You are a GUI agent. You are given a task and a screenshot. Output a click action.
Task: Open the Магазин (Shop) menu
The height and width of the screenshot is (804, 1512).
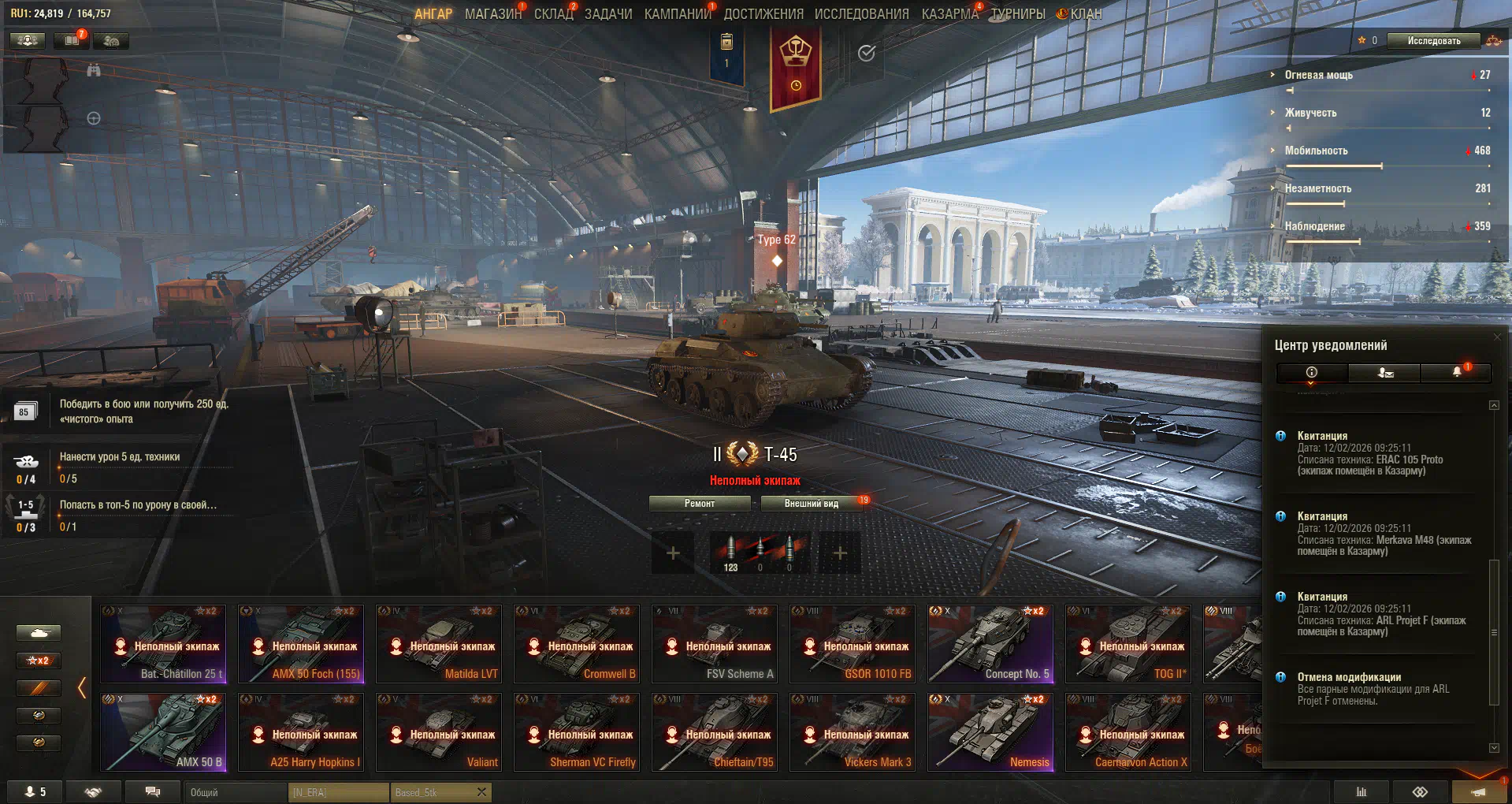click(x=492, y=14)
